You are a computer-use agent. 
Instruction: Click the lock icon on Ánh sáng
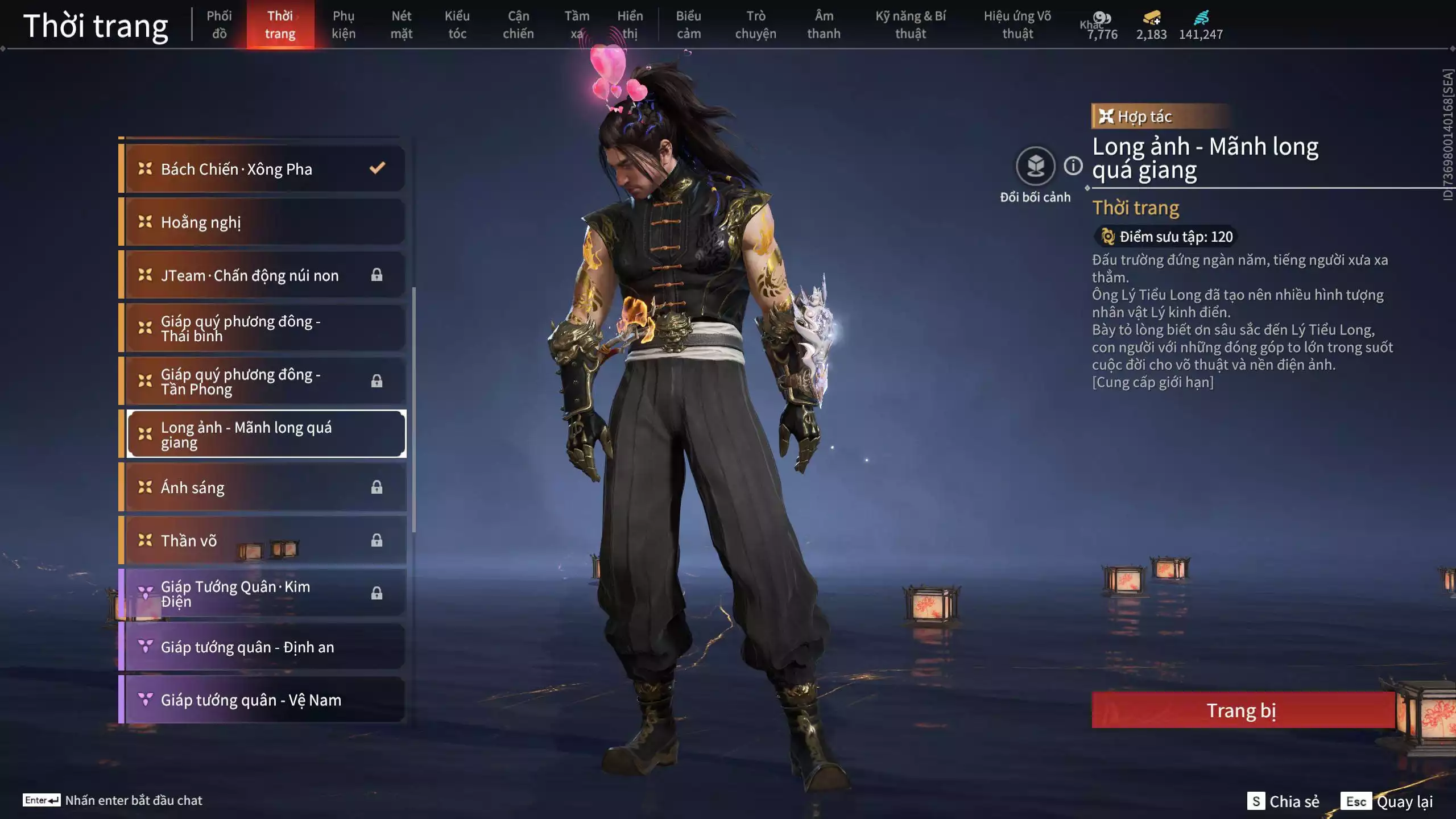pyautogui.click(x=375, y=487)
